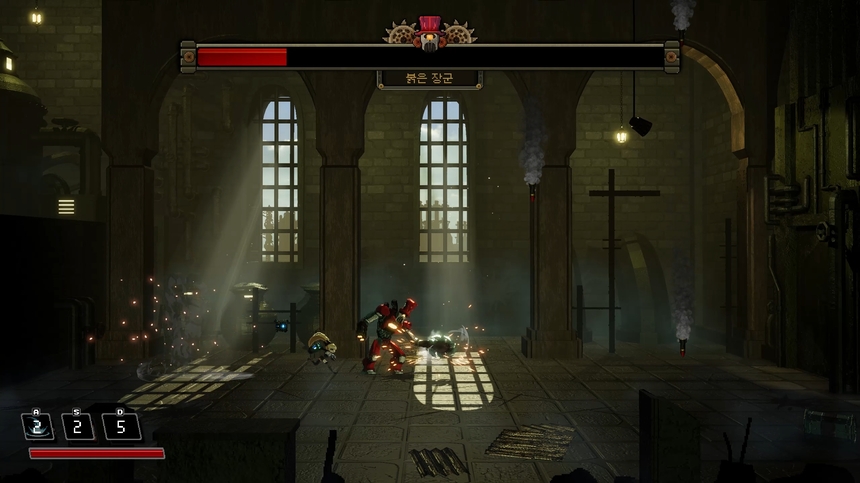Use the skill slot labeled D

(122, 425)
